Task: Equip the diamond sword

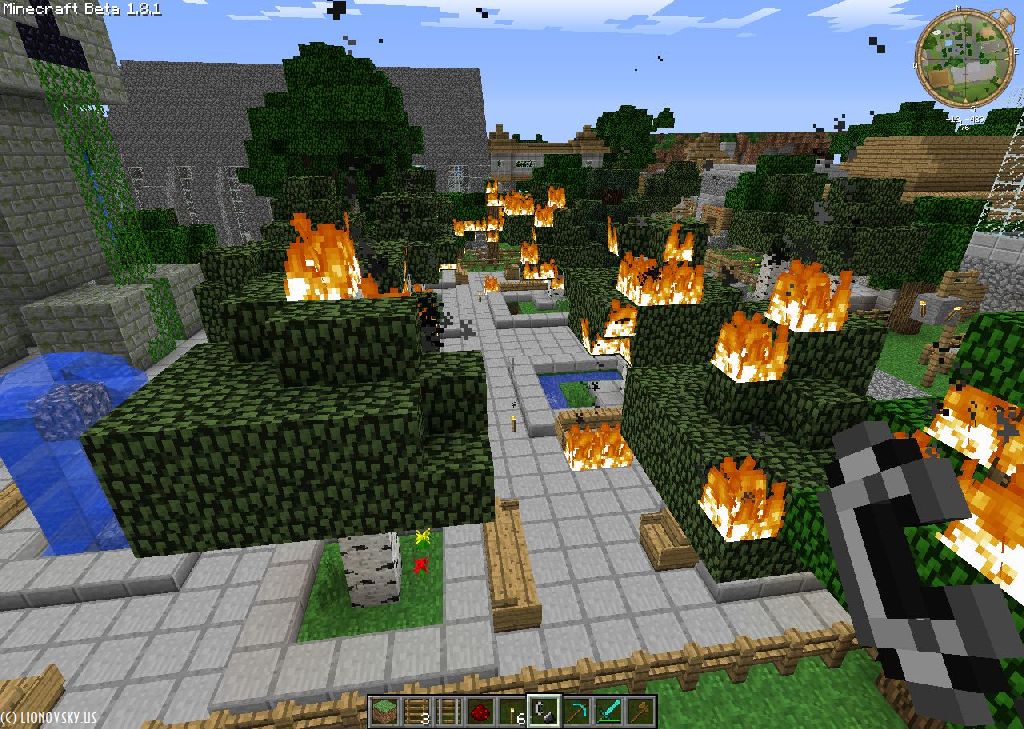Action: click(608, 712)
